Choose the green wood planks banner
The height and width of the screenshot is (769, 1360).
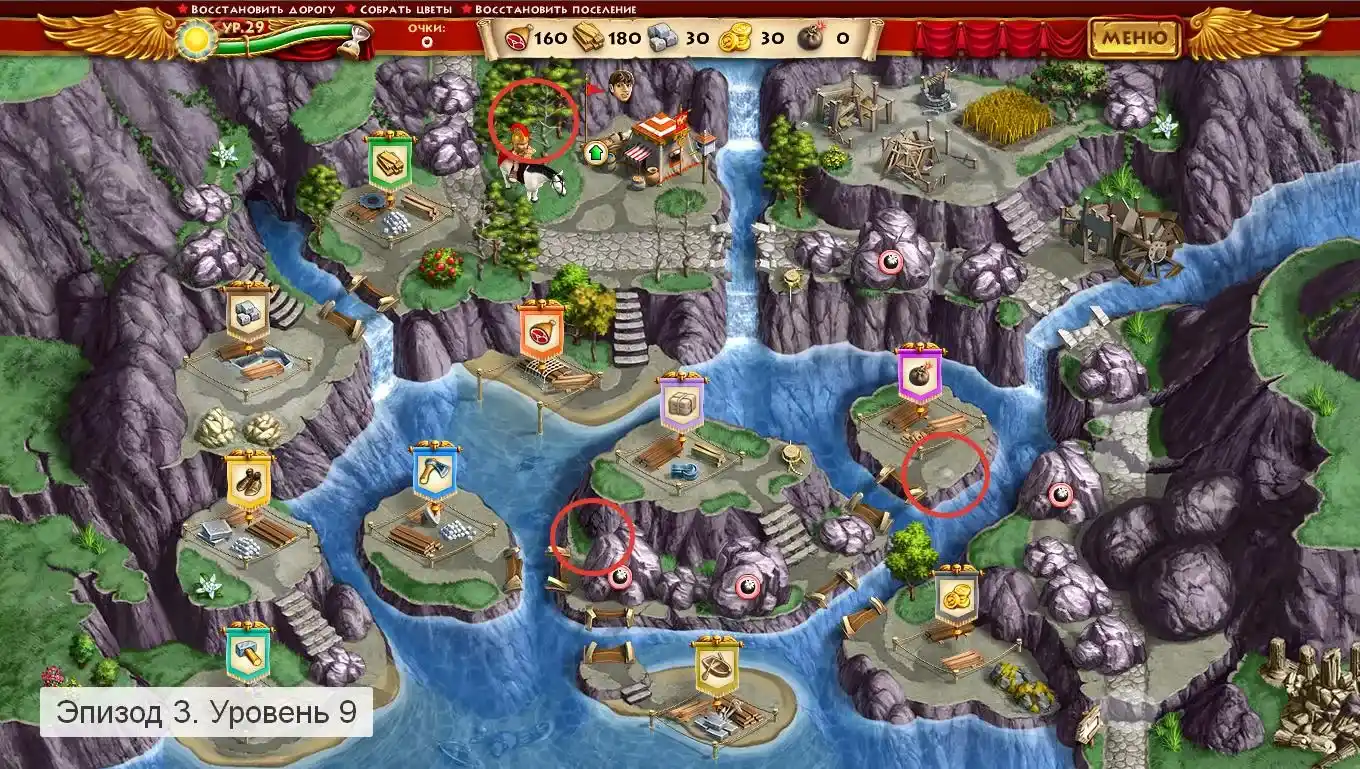tap(388, 160)
